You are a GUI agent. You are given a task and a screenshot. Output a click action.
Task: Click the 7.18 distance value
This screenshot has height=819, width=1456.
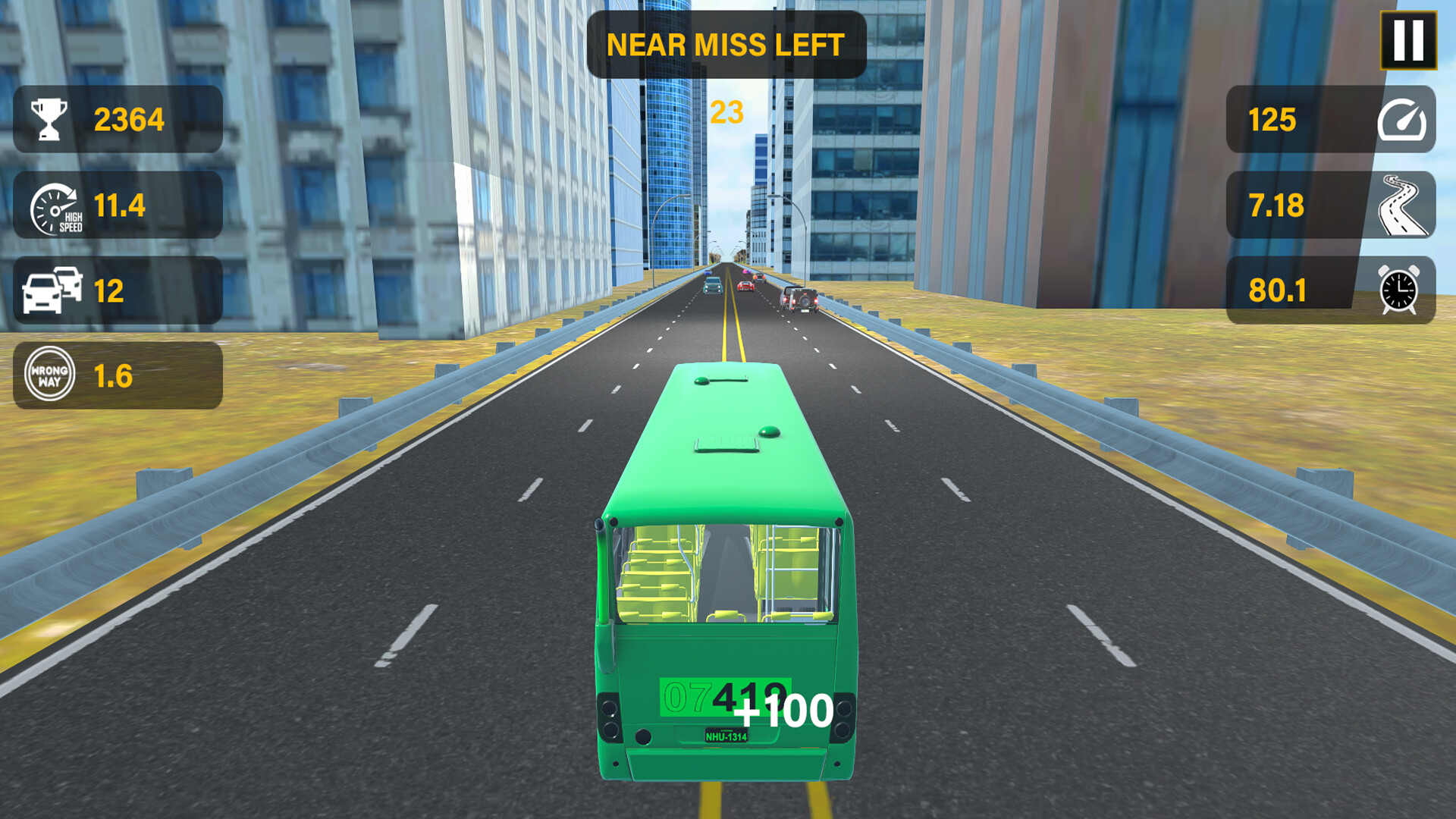click(1277, 206)
